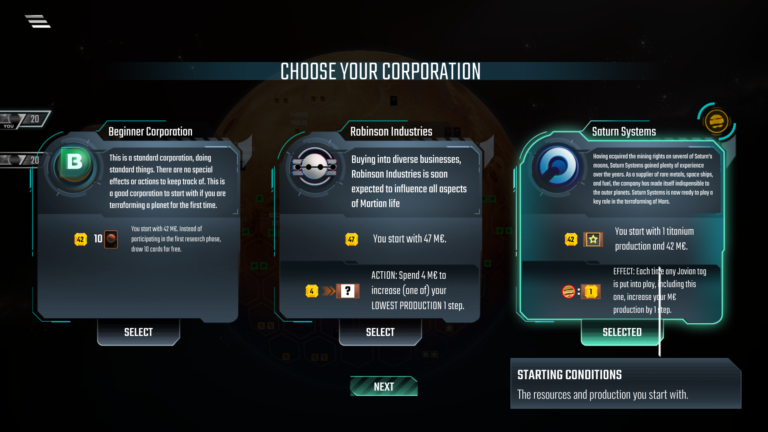Choose the Beginner Corporation card
Image resolution: width=768 pixels, height=432 pixels.
(x=138, y=220)
